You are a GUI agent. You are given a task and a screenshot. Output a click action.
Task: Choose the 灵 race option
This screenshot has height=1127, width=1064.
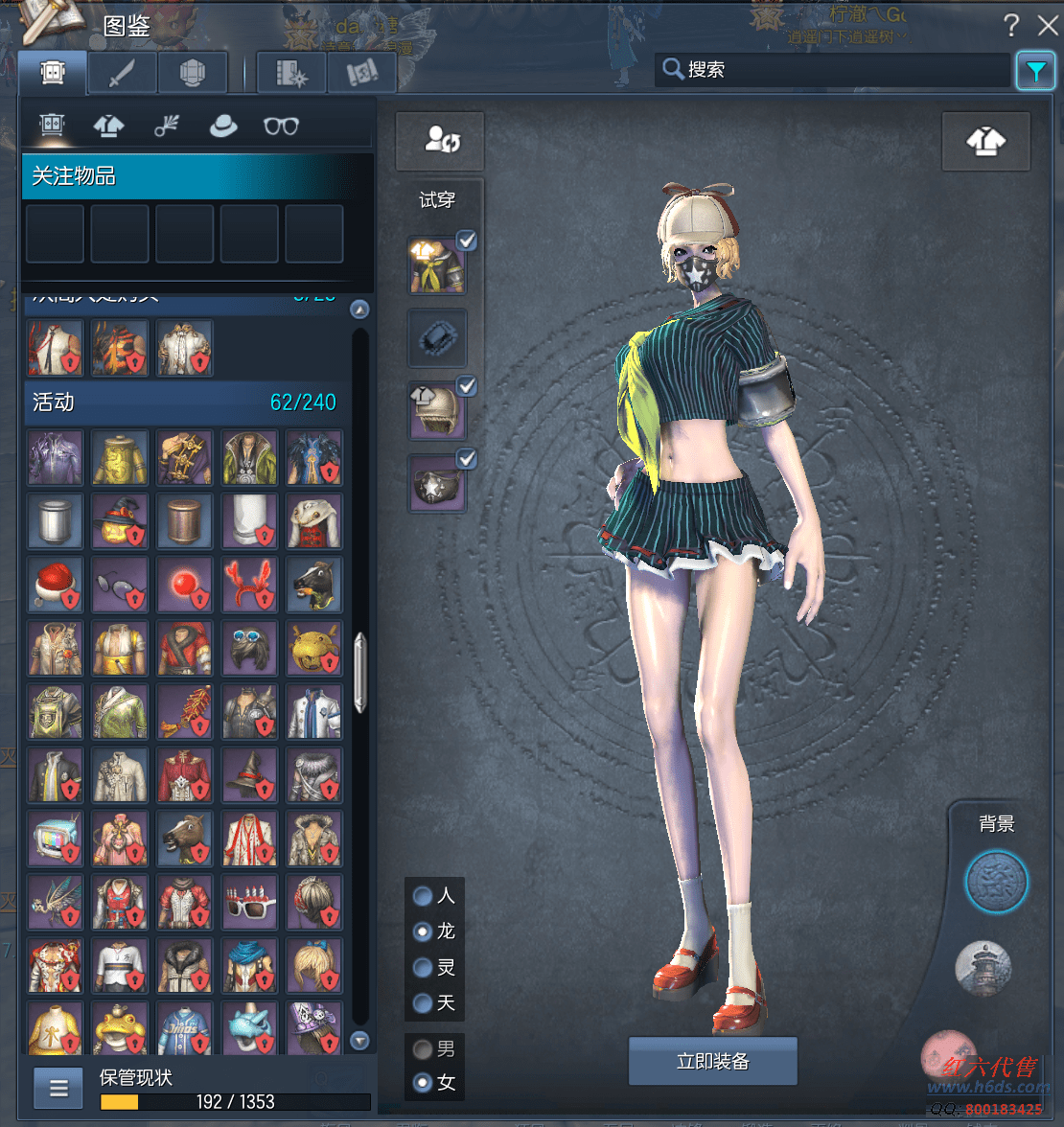click(423, 968)
